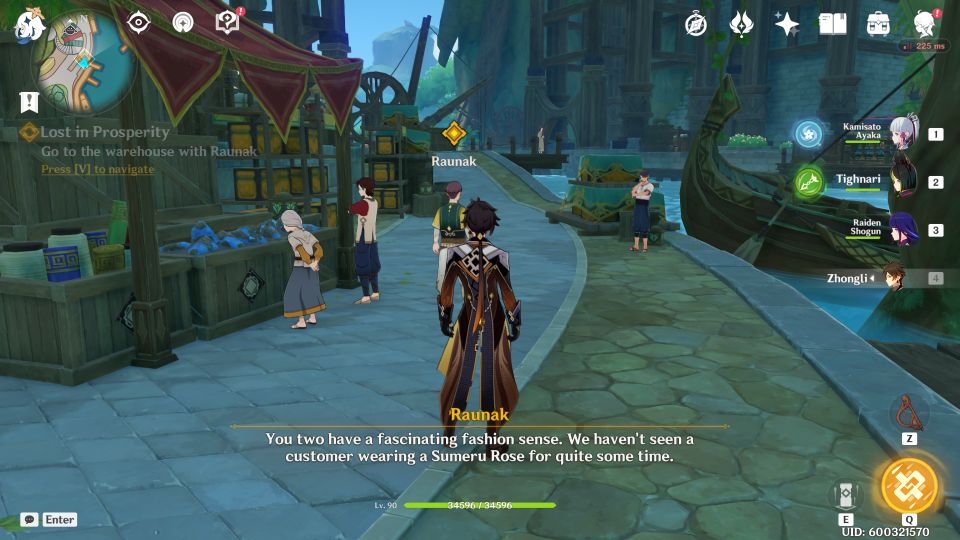Use Zhongli's Elemental Skill
Screen dimensions: 960x540
click(846, 494)
